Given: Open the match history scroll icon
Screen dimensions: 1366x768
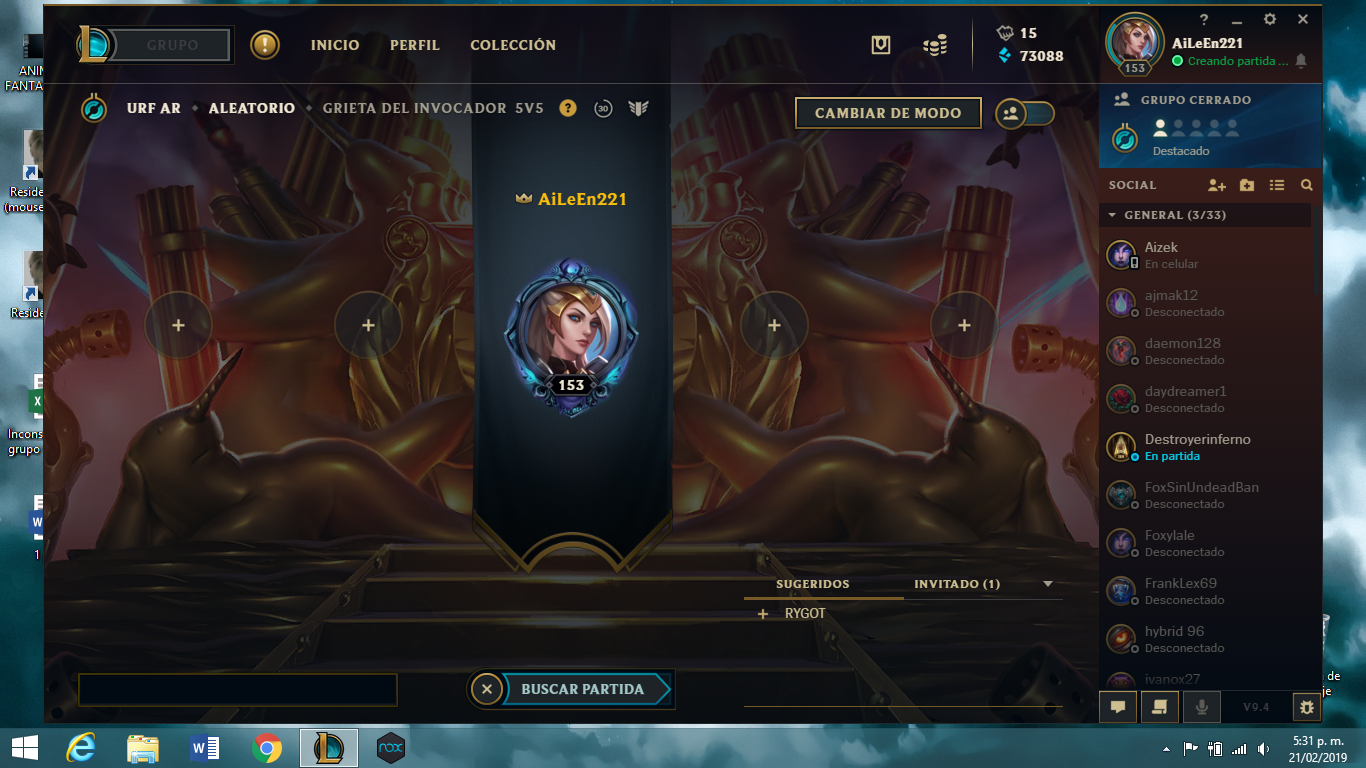Looking at the screenshot, I should coord(1159,706).
